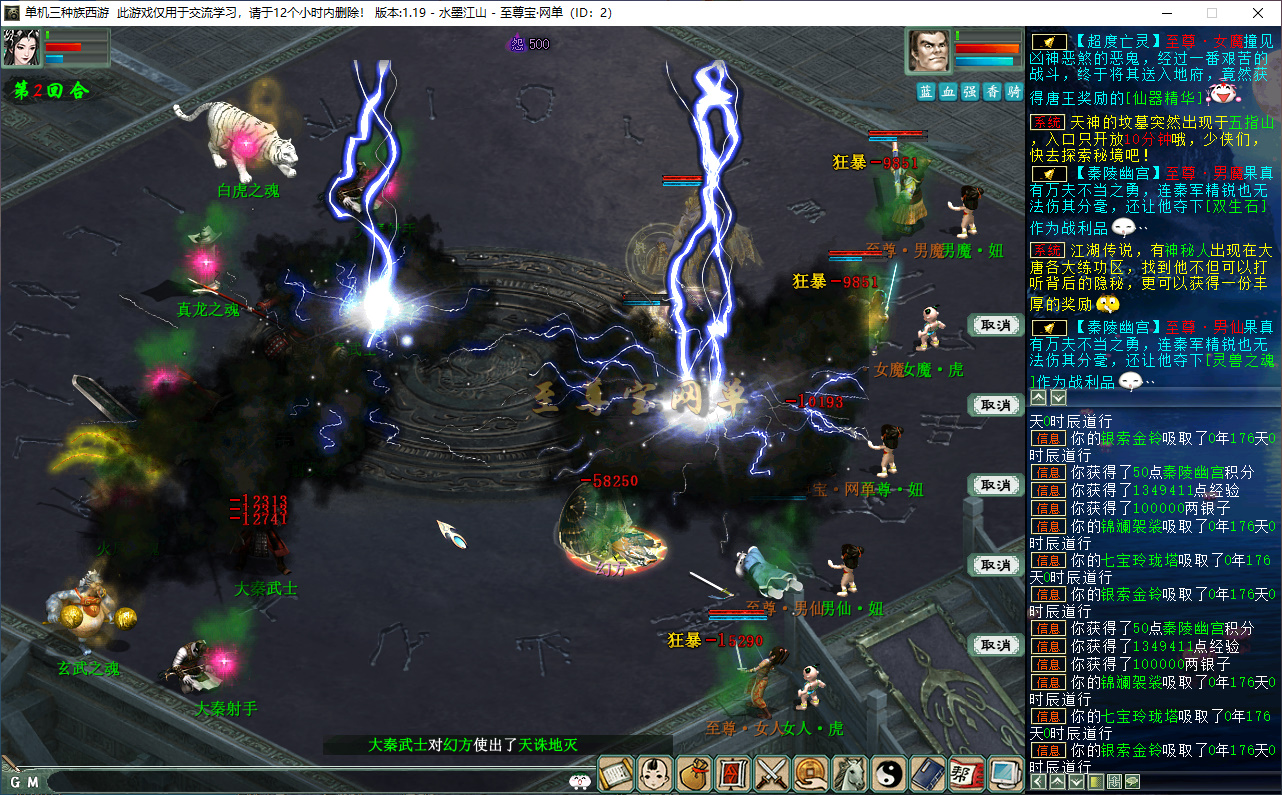Open the horse mount icon

tap(850, 773)
